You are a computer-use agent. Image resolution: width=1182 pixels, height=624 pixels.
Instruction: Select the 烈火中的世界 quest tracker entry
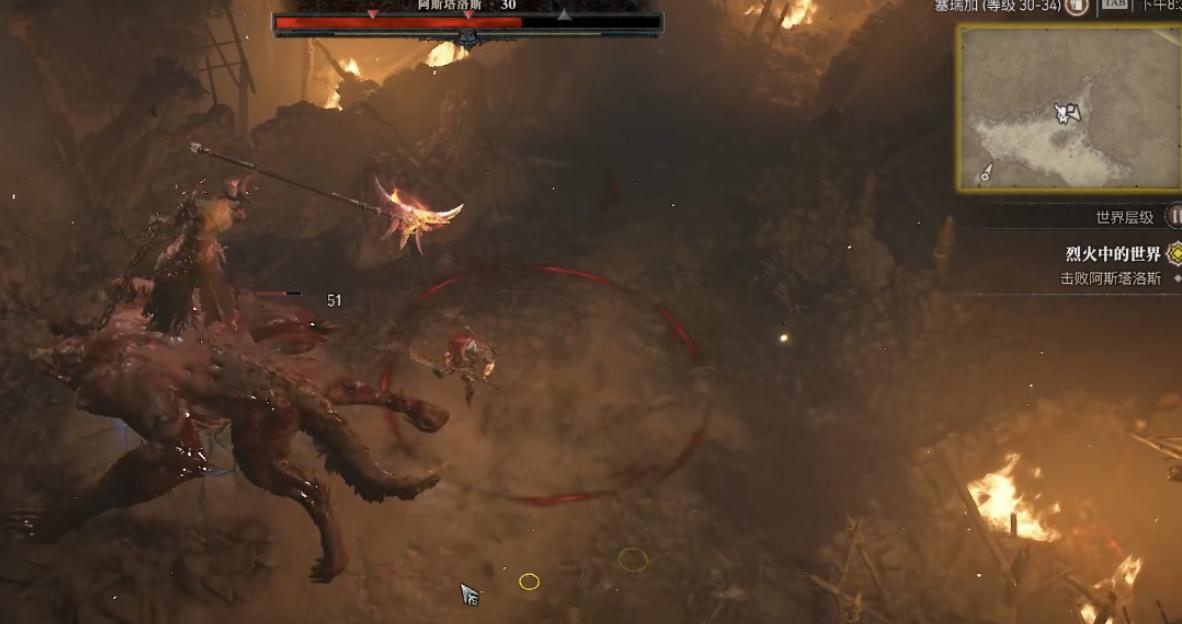coord(1113,254)
